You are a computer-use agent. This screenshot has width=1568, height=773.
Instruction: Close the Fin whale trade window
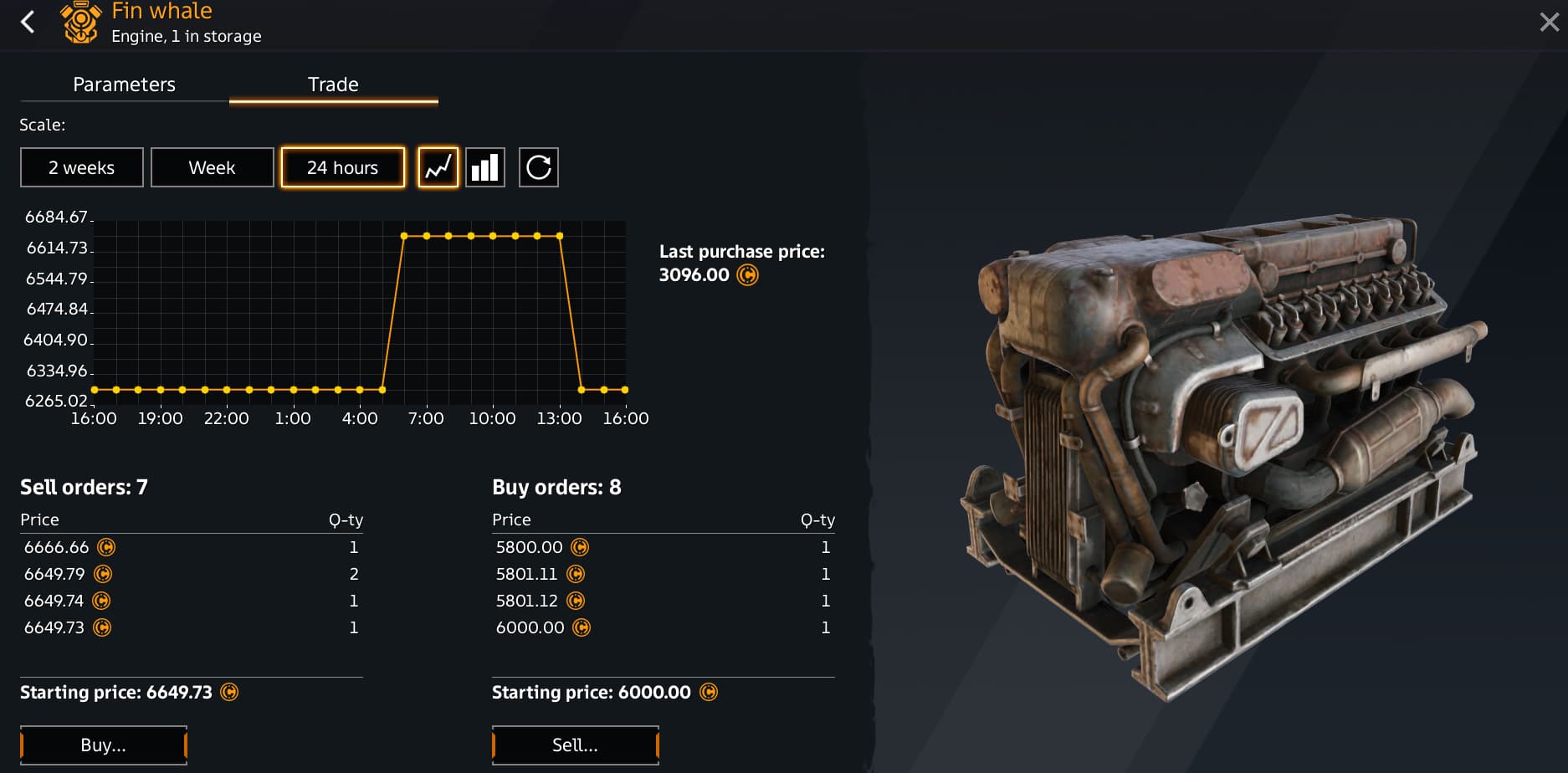pos(1549,23)
